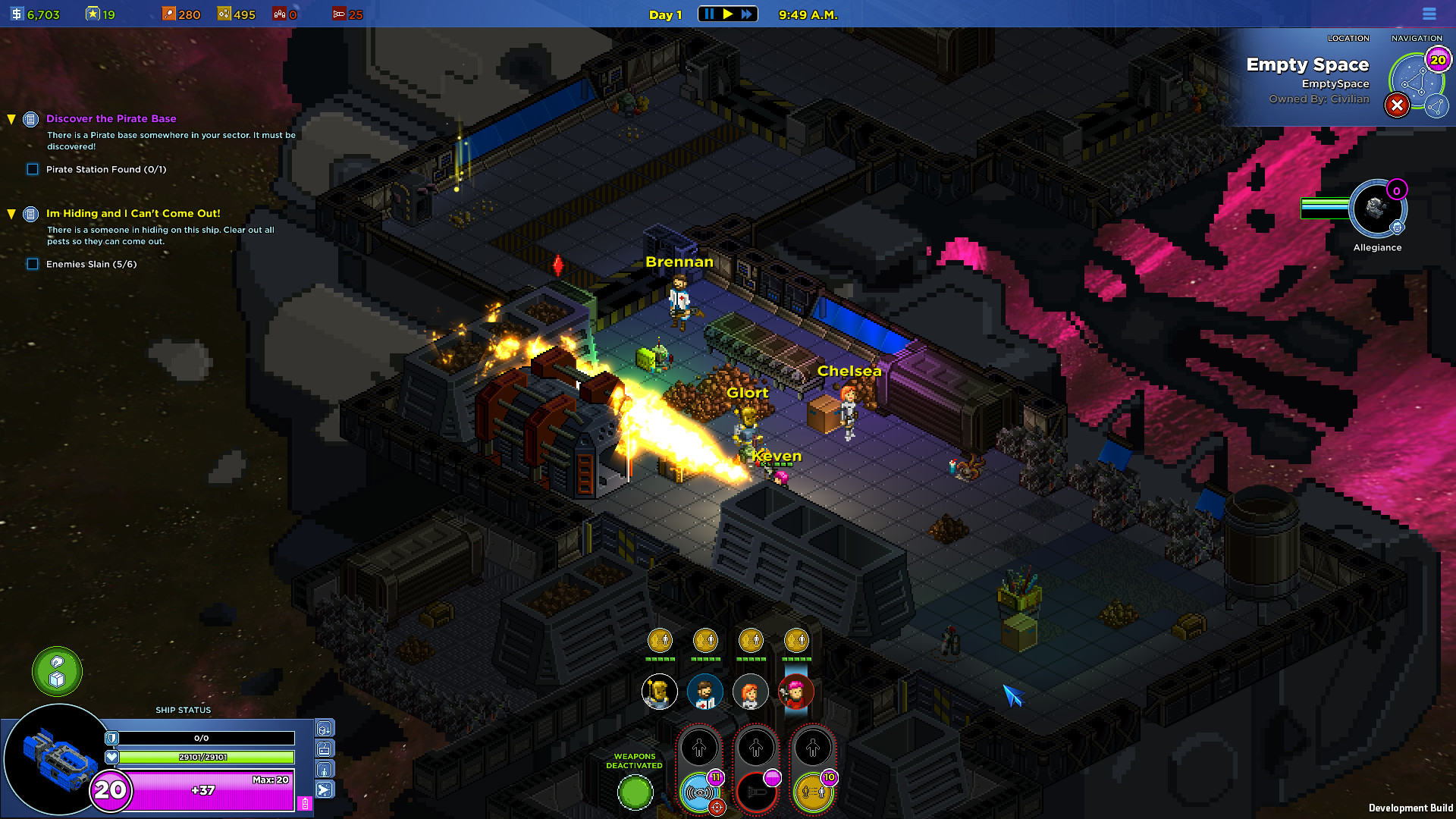The height and width of the screenshot is (819, 1456).
Task: Toggle the green weapons deactivated button
Action: (635, 793)
